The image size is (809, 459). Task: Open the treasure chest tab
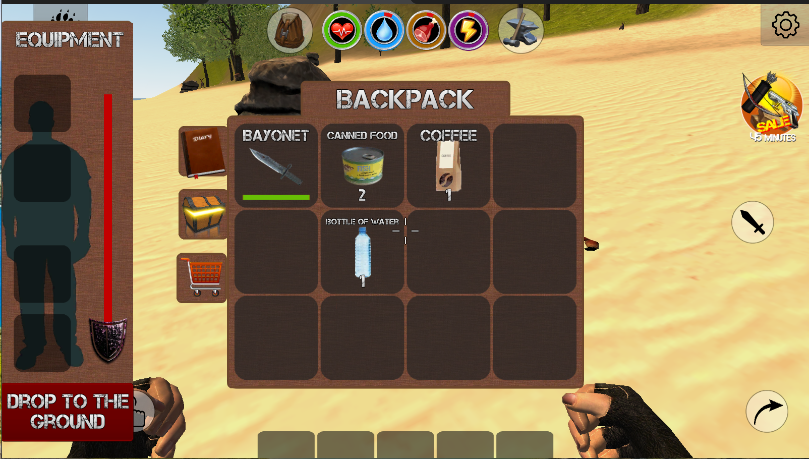[x=202, y=213]
